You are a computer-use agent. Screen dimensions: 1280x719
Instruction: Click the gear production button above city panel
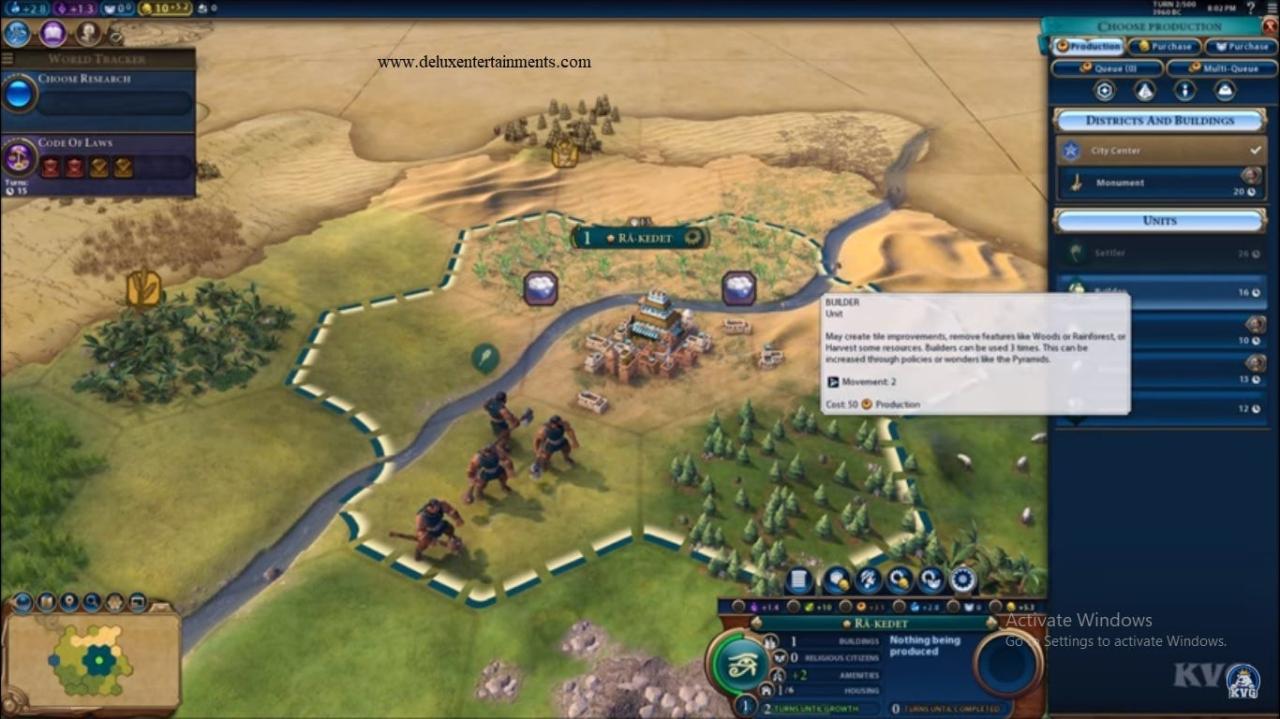coord(963,580)
